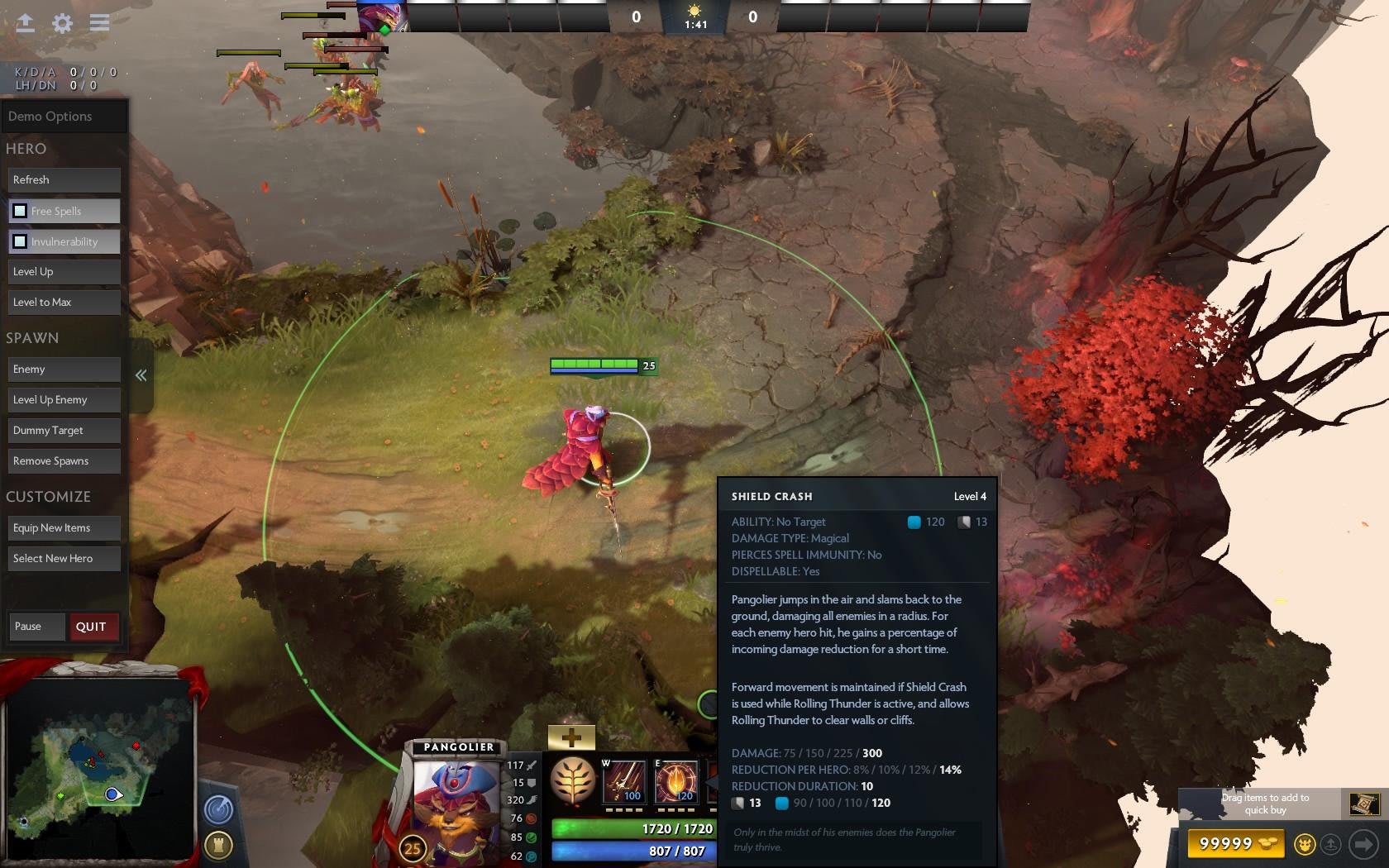Select Level Up Enemy
Viewport: 1389px width, 868px height.
(x=64, y=400)
